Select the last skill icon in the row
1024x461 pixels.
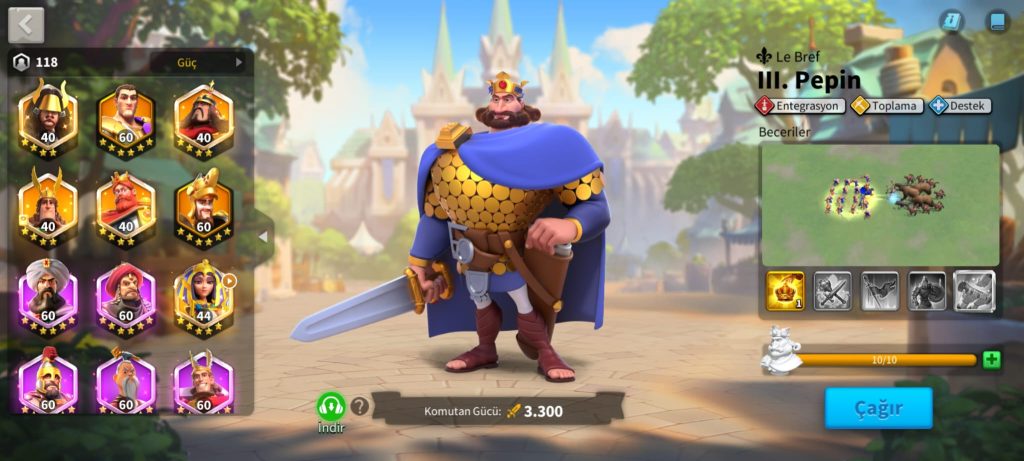tap(974, 291)
